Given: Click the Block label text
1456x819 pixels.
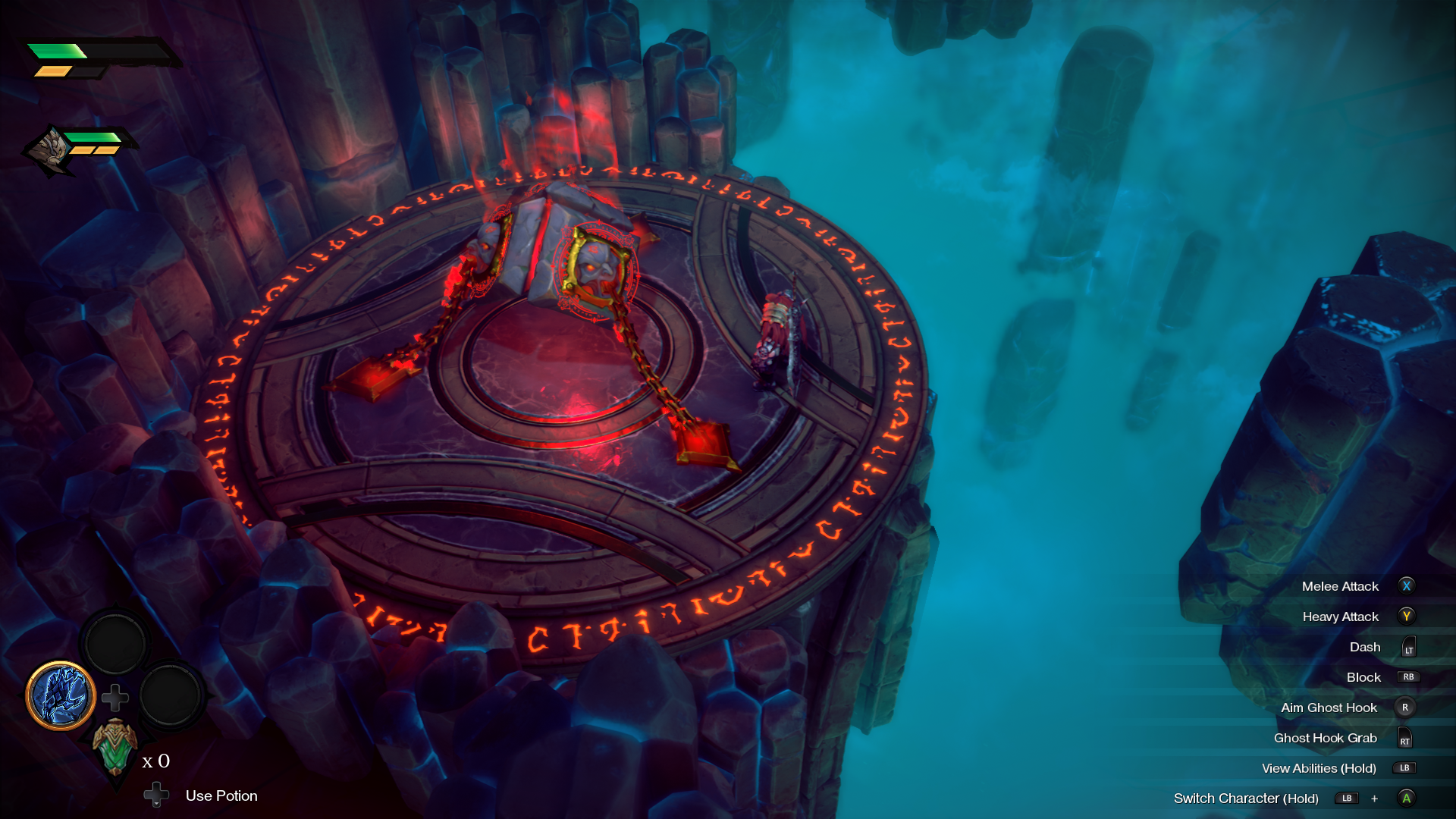Looking at the screenshot, I should (x=1363, y=677).
